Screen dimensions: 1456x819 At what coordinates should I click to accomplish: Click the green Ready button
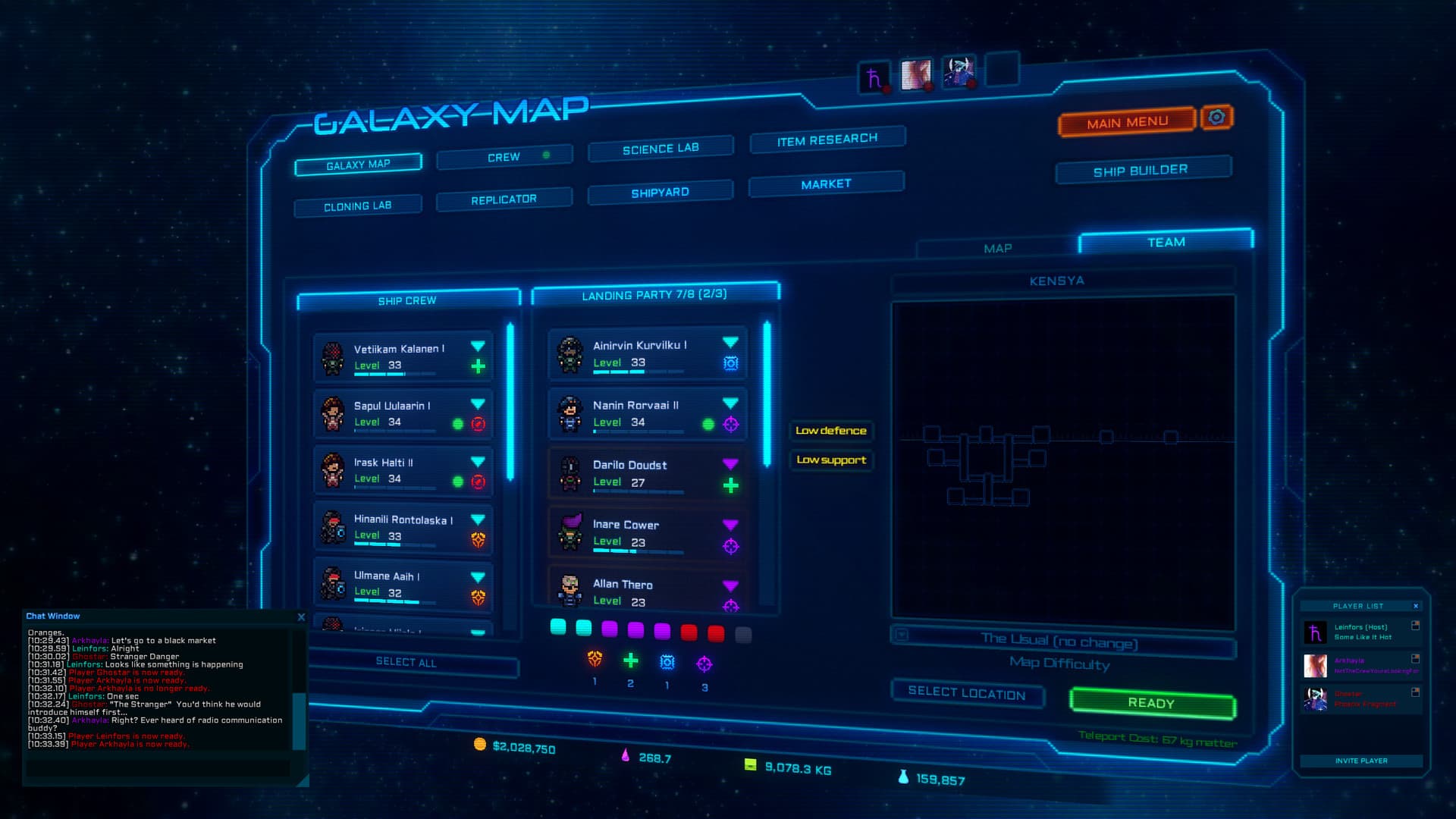pos(1151,703)
